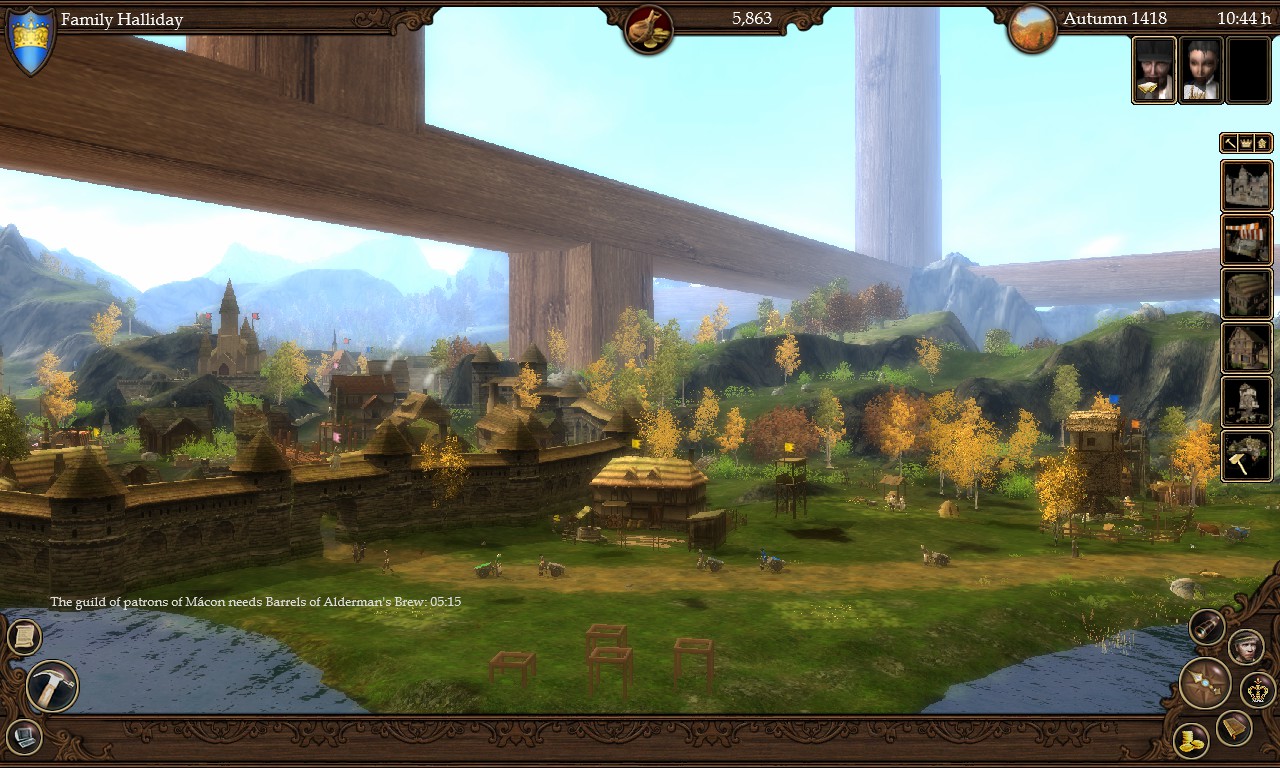Select the barn building thumbnail
Viewport: 1280px width, 768px height.
click(1247, 290)
